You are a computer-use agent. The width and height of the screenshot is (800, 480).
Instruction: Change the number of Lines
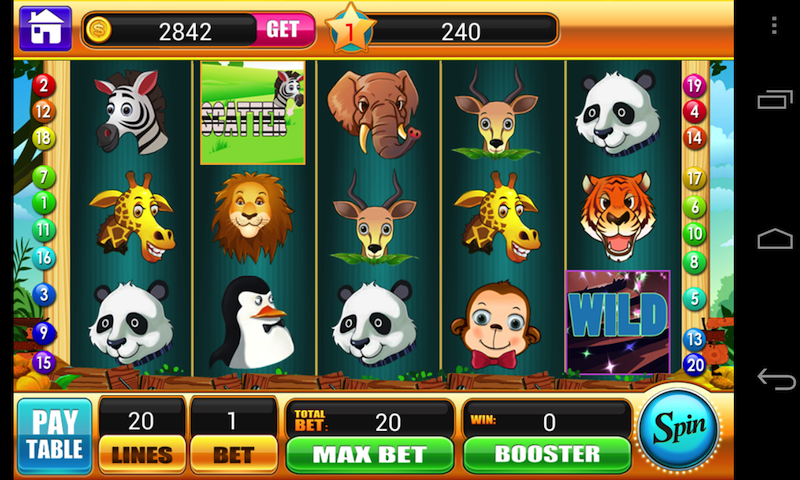141,454
